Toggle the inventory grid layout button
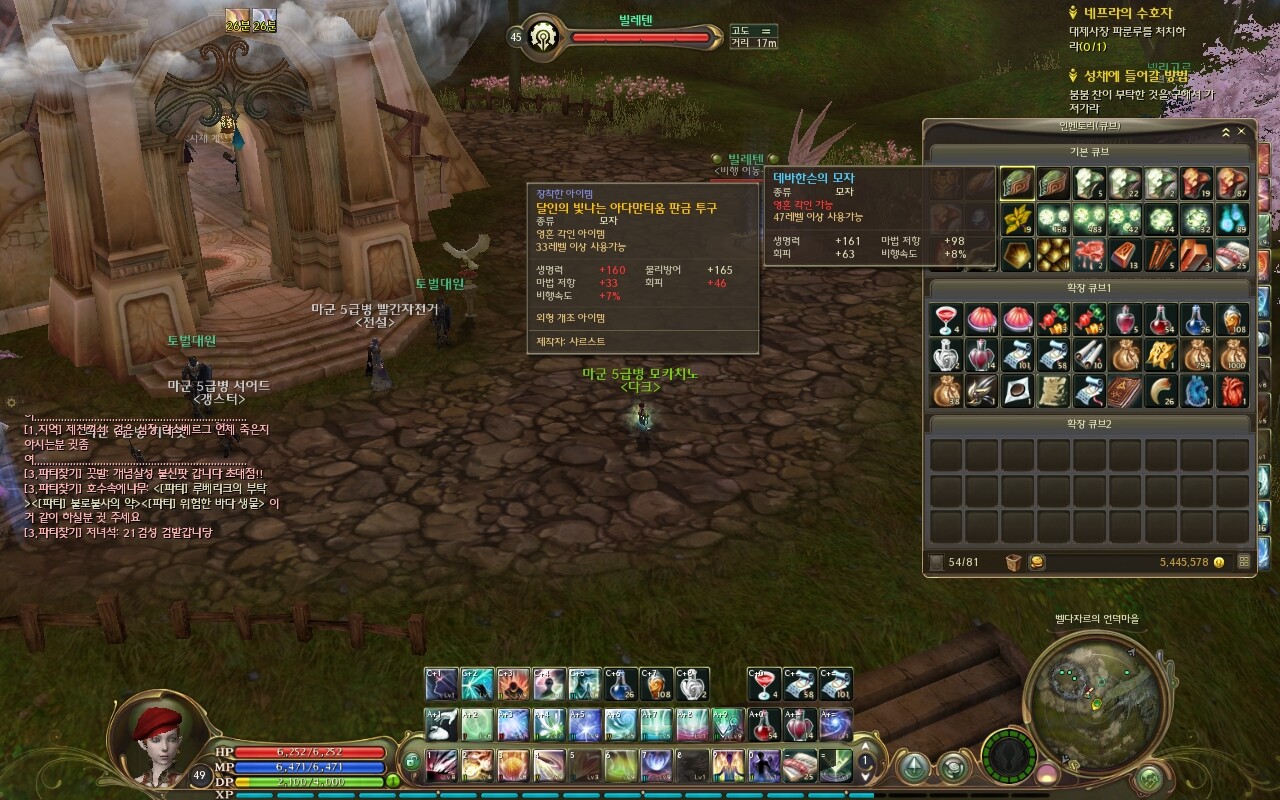 (x=1244, y=562)
